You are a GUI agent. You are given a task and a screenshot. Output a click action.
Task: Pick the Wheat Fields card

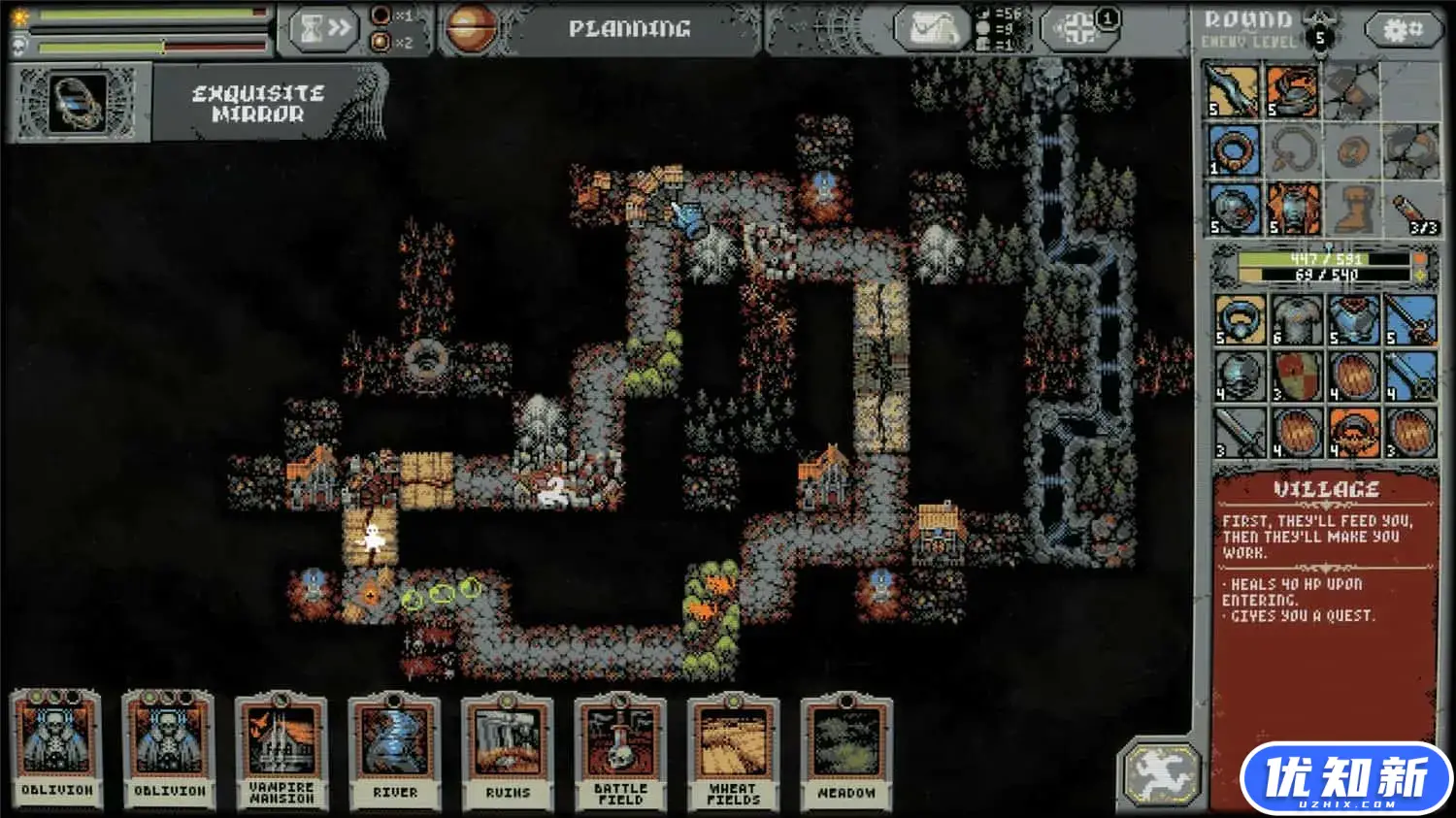[733, 750]
